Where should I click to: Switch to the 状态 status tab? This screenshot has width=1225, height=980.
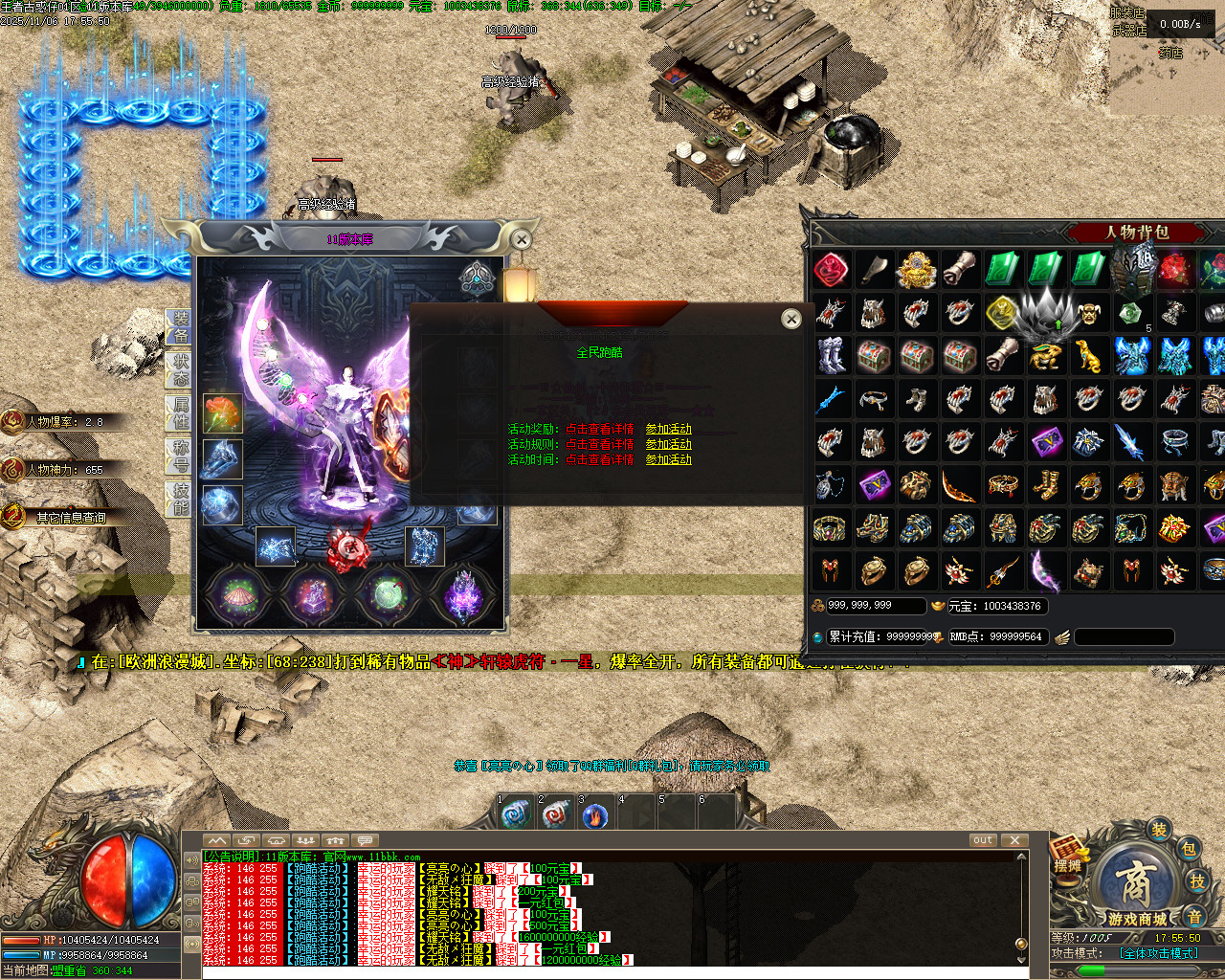[x=181, y=369]
